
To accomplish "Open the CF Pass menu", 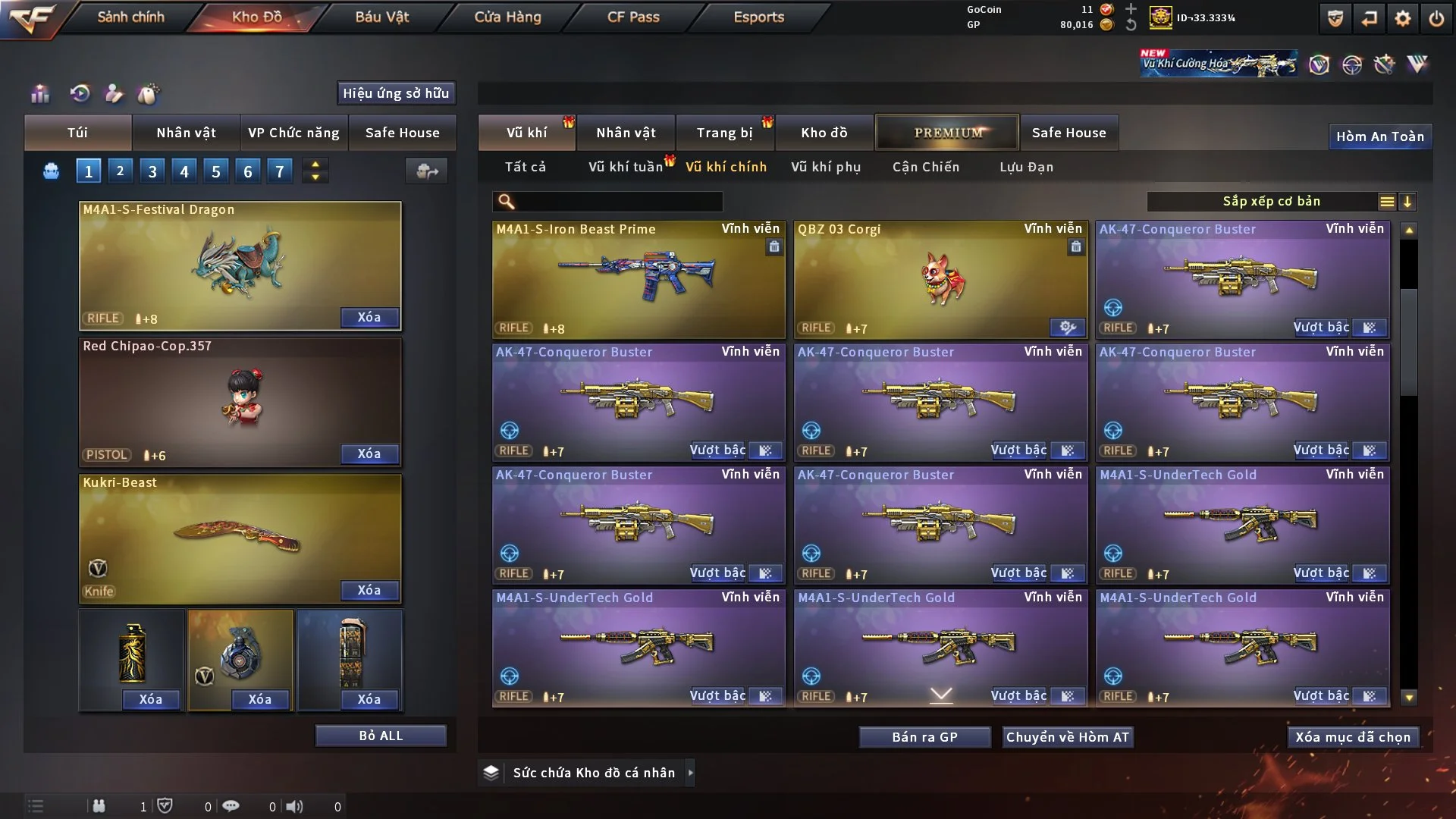I will pos(633,17).
